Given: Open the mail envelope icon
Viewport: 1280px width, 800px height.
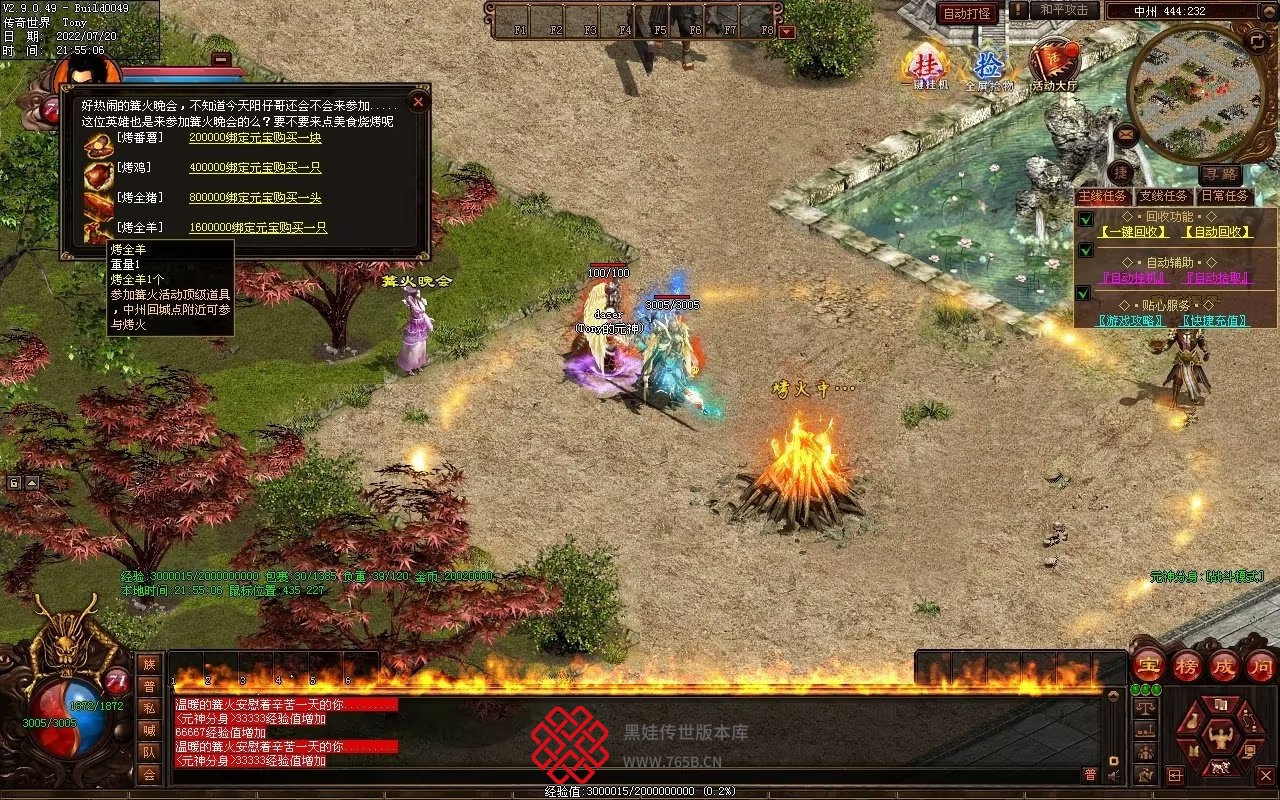Looking at the screenshot, I should point(1127,134).
